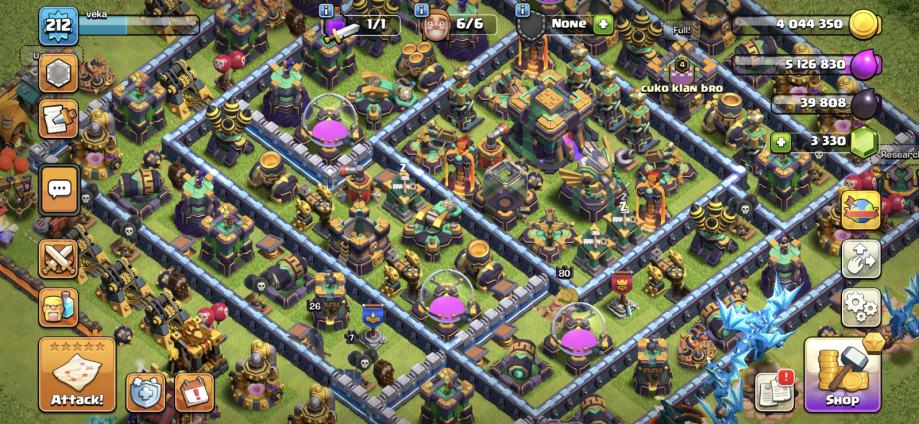Open the scroll and quill notes button
This screenshot has width=919, height=424.
pyautogui.click(x=59, y=119)
